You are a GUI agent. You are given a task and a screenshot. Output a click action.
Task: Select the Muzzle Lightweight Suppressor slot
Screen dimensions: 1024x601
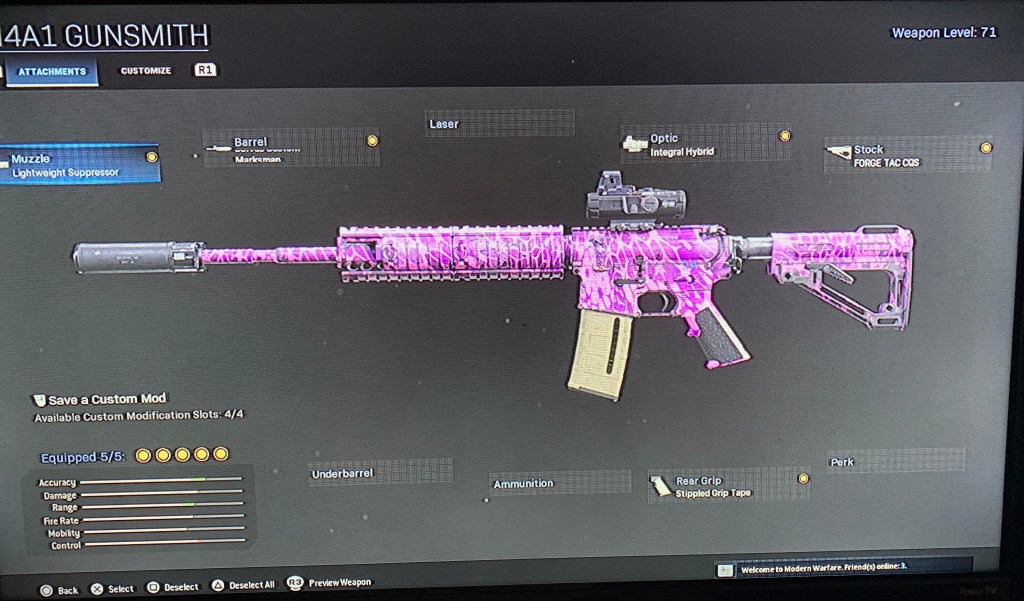[80, 165]
